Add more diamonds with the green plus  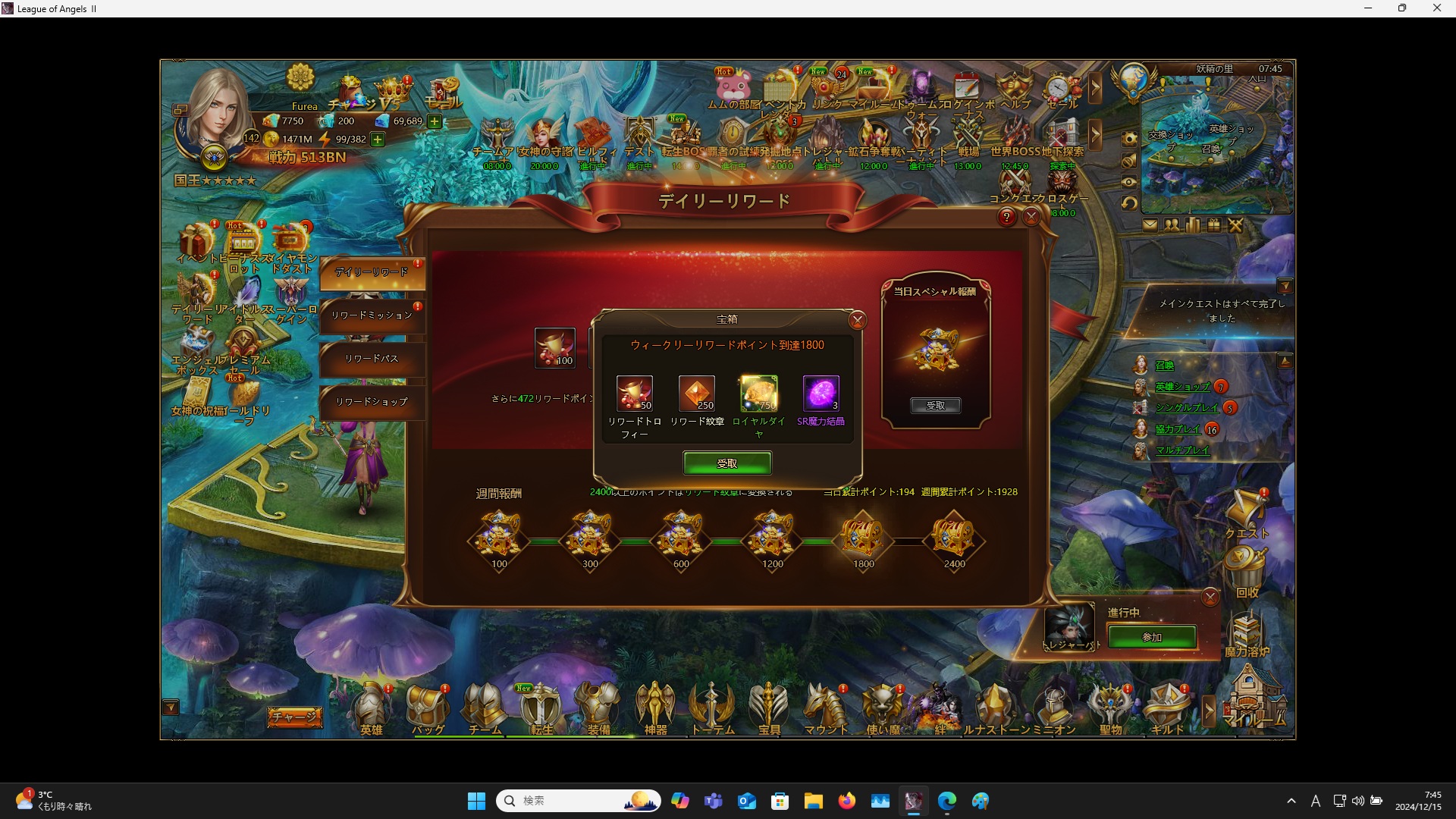tap(435, 121)
